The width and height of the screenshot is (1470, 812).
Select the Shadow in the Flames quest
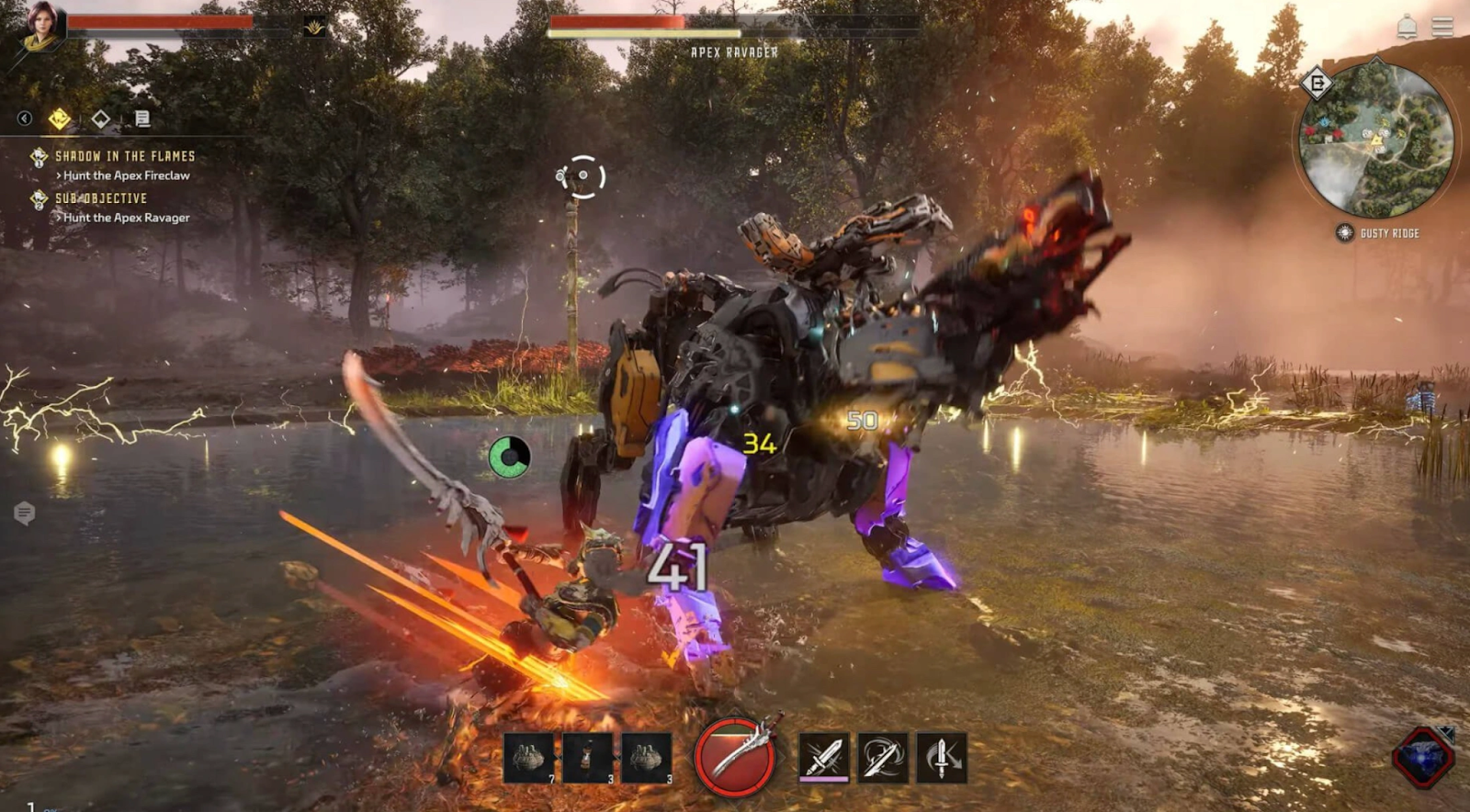(x=125, y=157)
